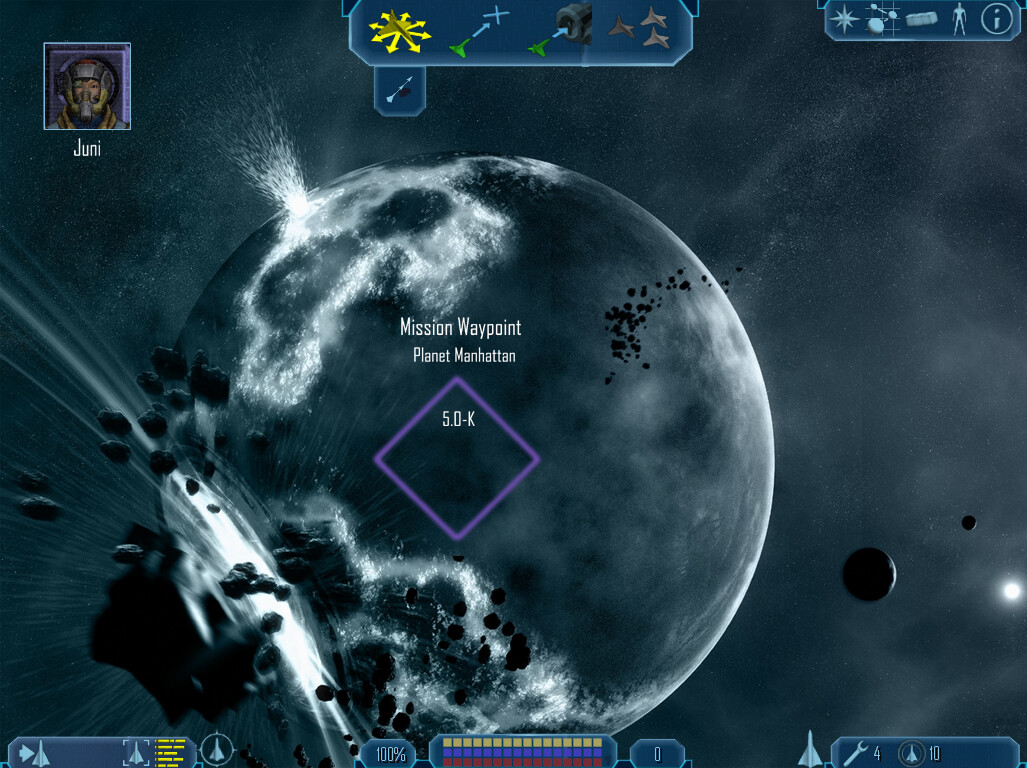Viewport: 1027px width, 768px height.
Task: Click the circled ship target status icon
Action: tap(216, 750)
